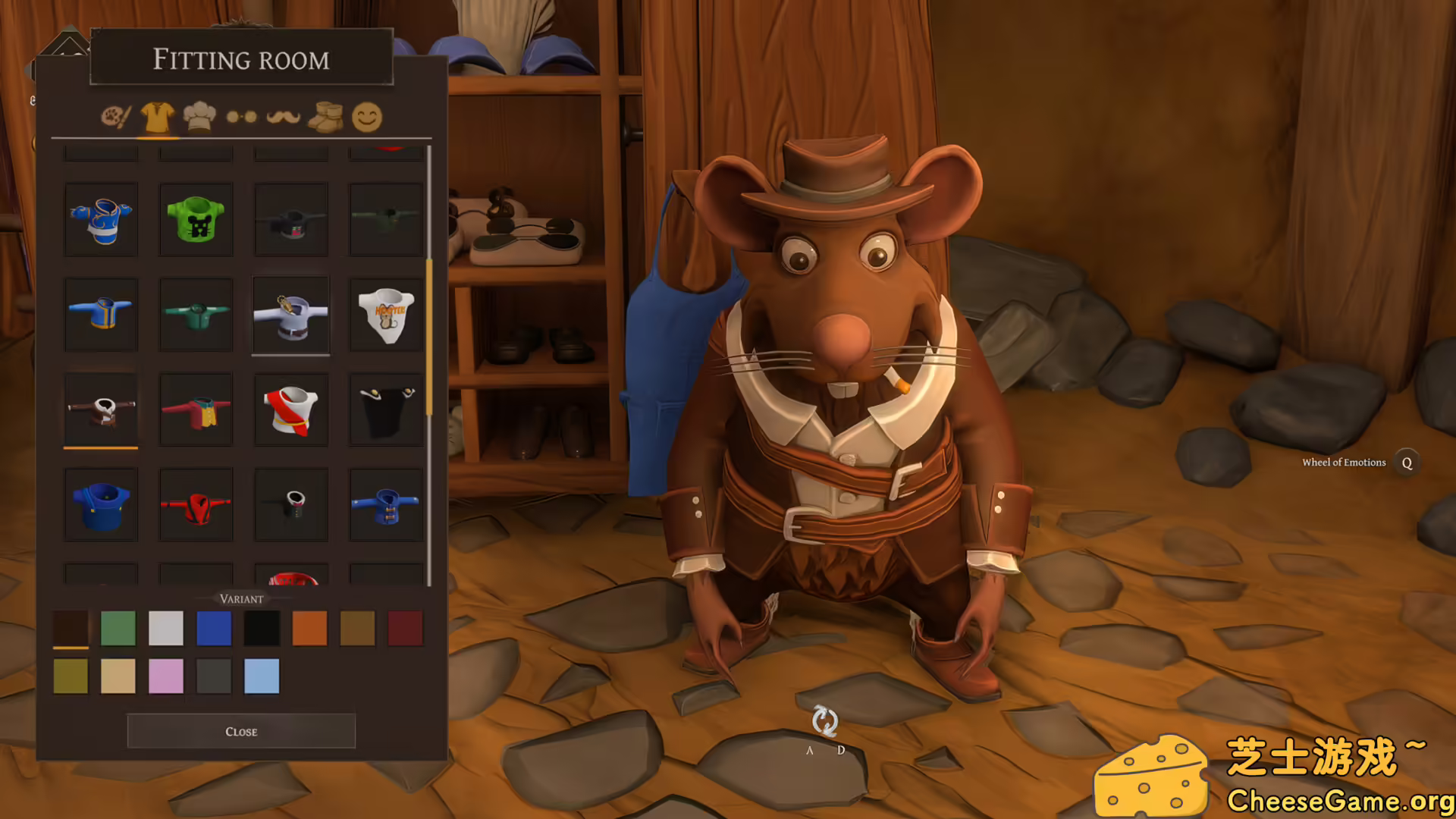Pick the green color variant
Screen dimensions: 1456x819
[x=118, y=629]
